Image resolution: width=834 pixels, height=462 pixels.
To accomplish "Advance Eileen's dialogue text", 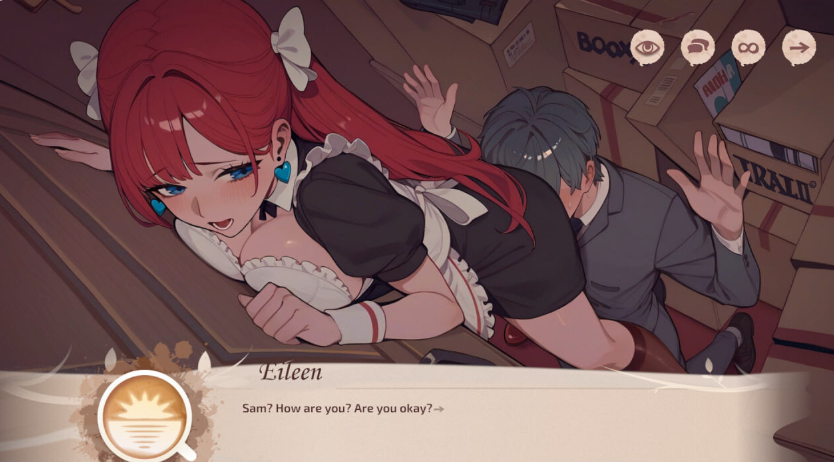I will click(439, 408).
